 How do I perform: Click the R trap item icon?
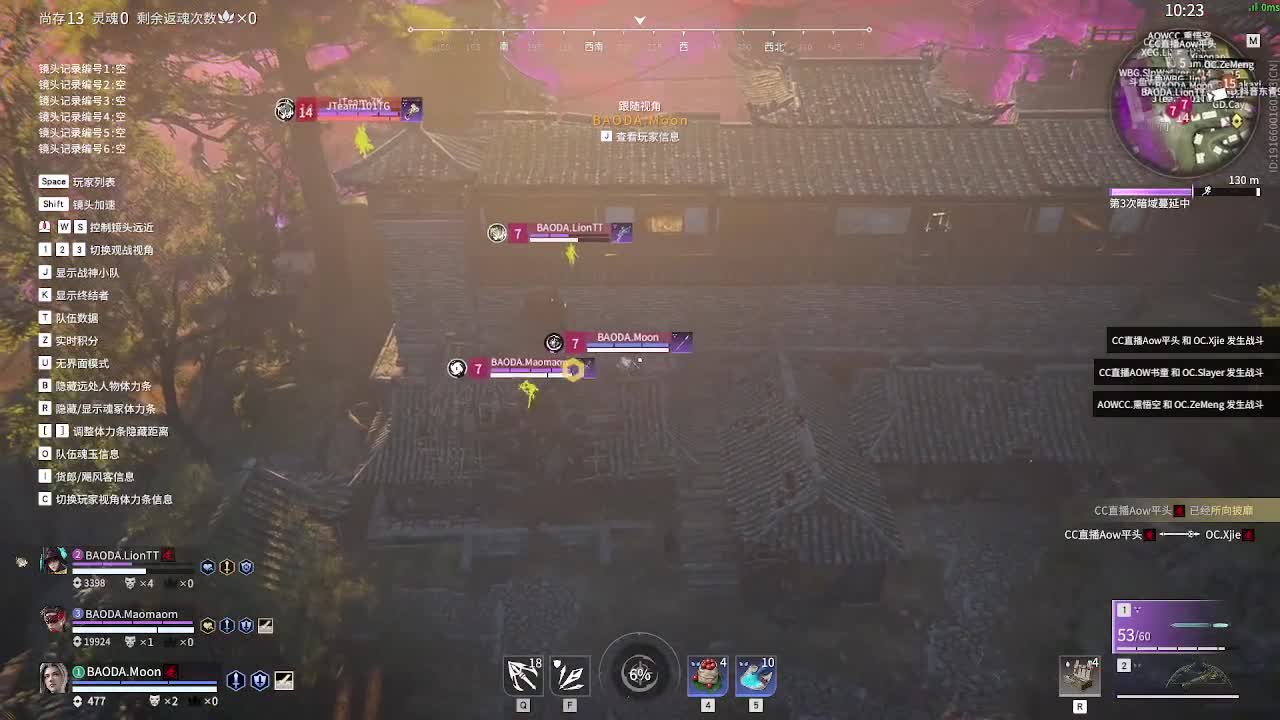pyautogui.click(x=1080, y=676)
